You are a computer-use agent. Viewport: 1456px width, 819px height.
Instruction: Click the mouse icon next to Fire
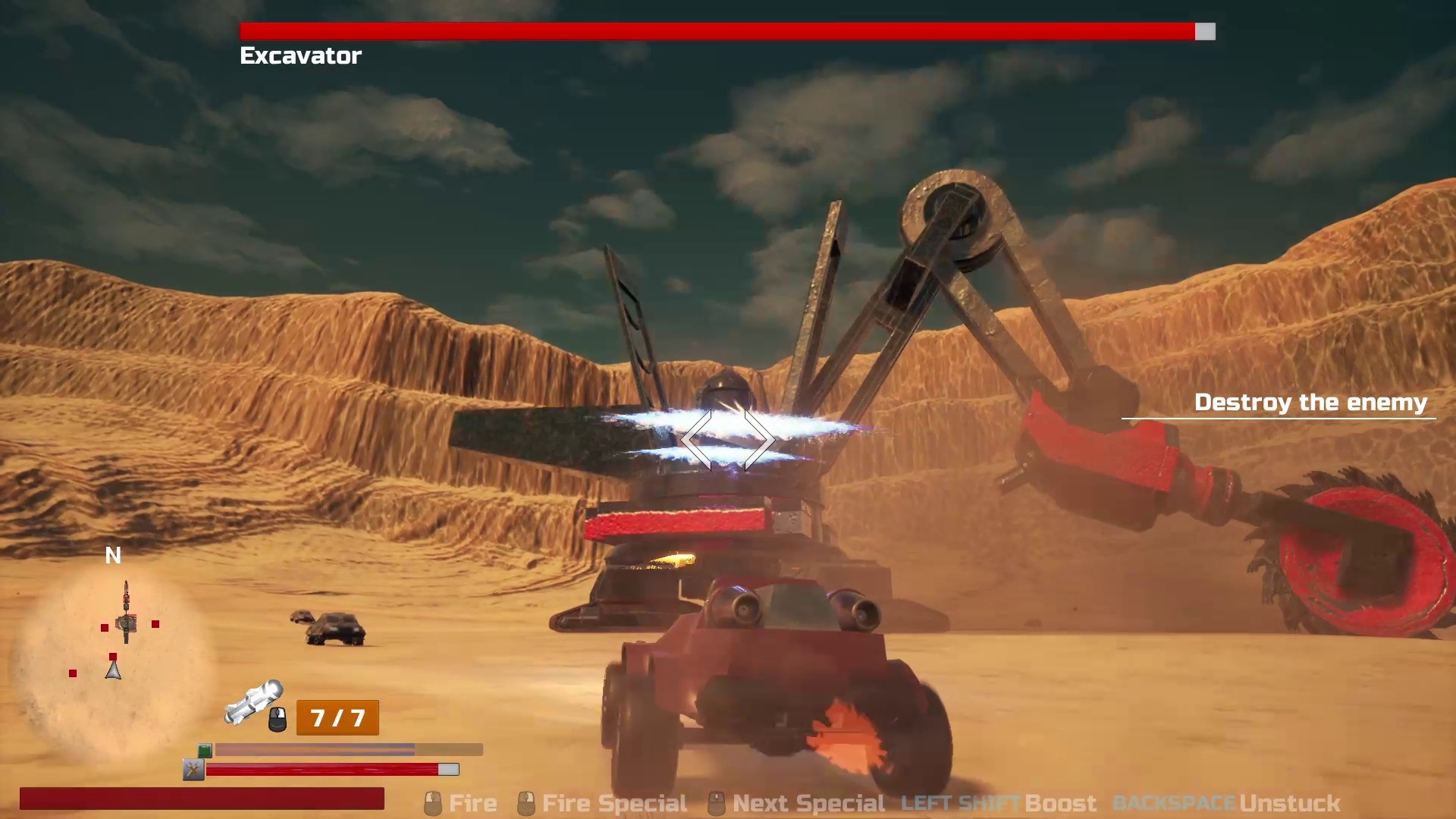pyautogui.click(x=435, y=802)
